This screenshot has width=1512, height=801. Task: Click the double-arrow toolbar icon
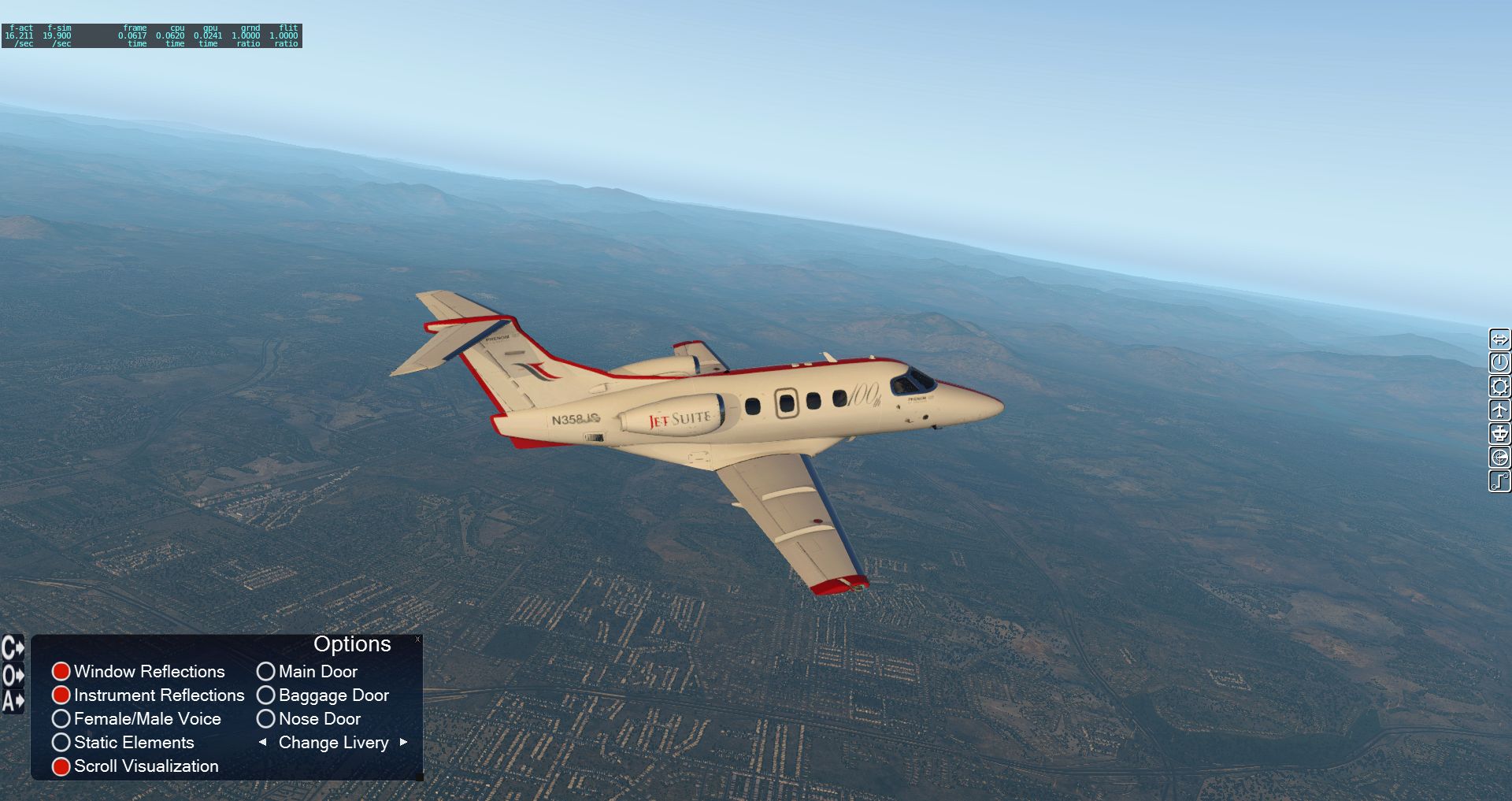[x=1499, y=339]
